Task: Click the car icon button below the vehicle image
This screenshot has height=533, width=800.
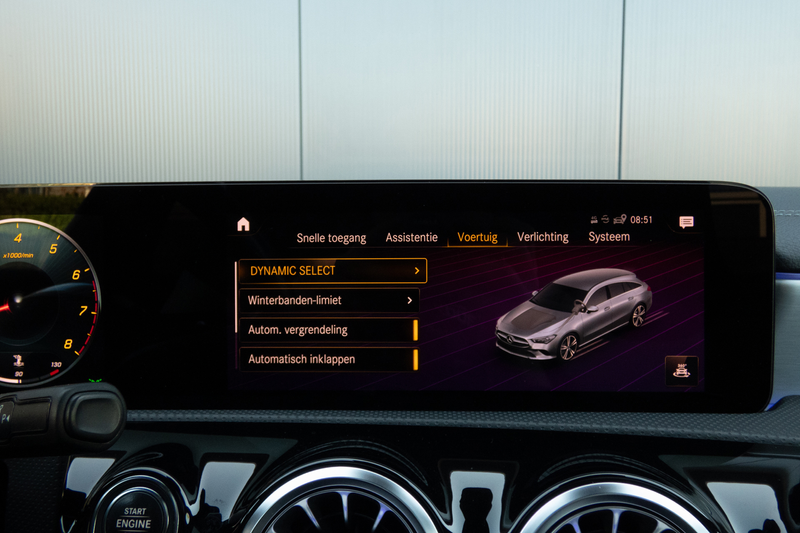Action: click(682, 370)
